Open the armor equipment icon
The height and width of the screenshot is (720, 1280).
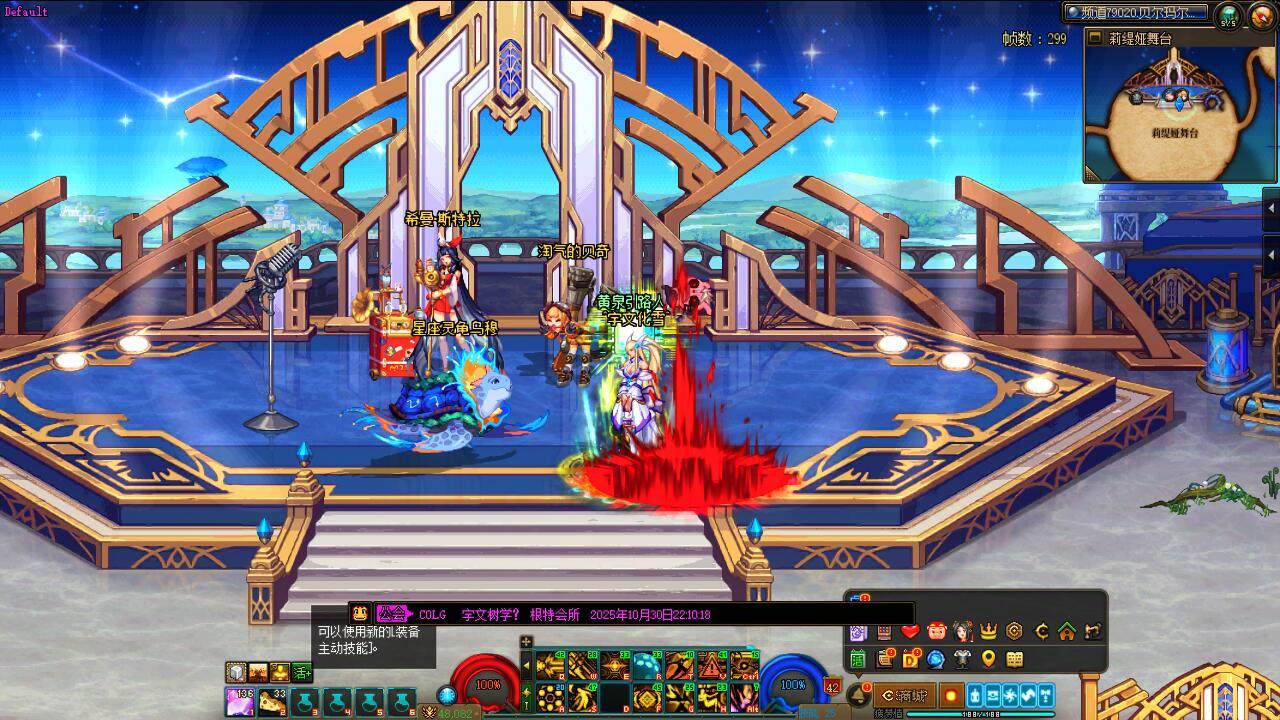pos(962,659)
